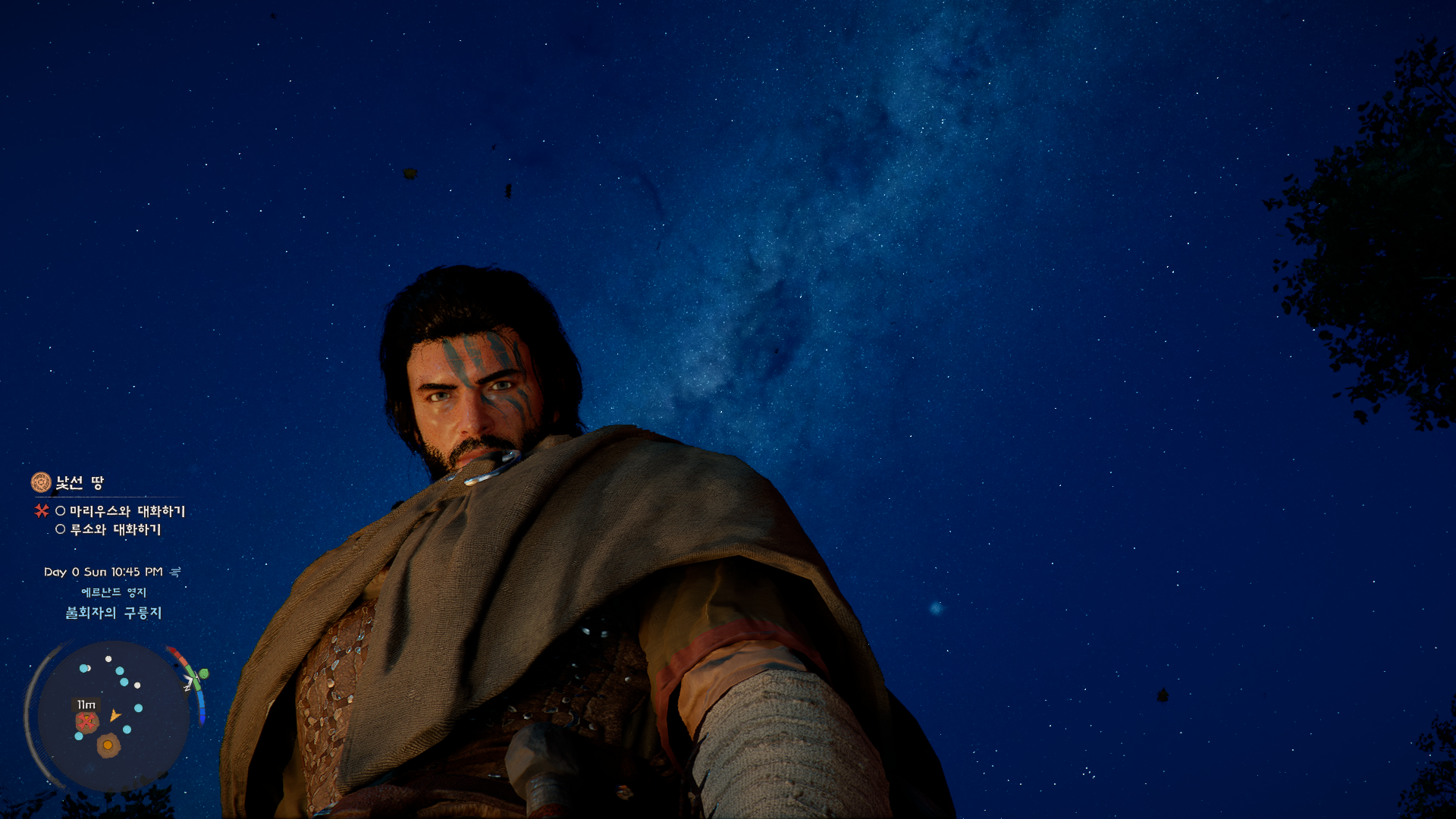The image size is (1456, 819).
Task: Click the orange-dot brown marker on minimap
Action: 108,745
